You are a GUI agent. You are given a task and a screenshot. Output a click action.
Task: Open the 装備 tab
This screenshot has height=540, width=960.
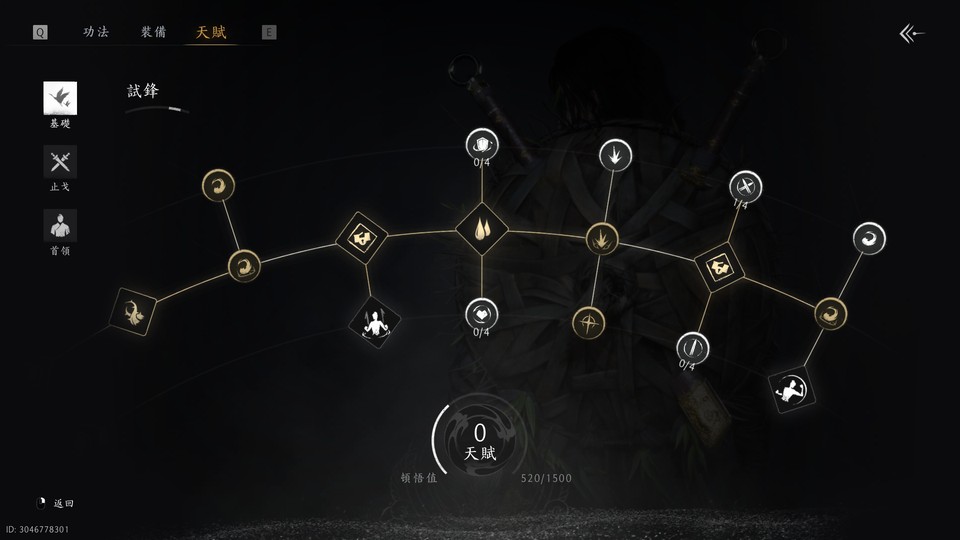tap(153, 32)
